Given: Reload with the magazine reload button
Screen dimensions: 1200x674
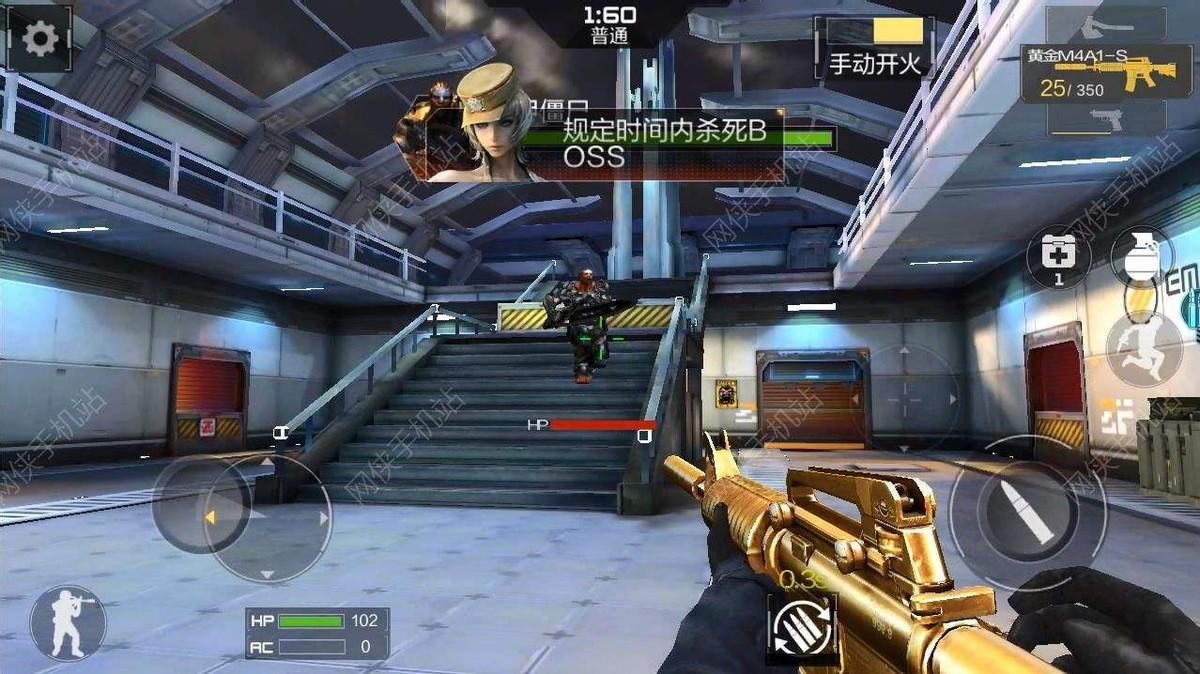Looking at the screenshot, I should (803, 626).
